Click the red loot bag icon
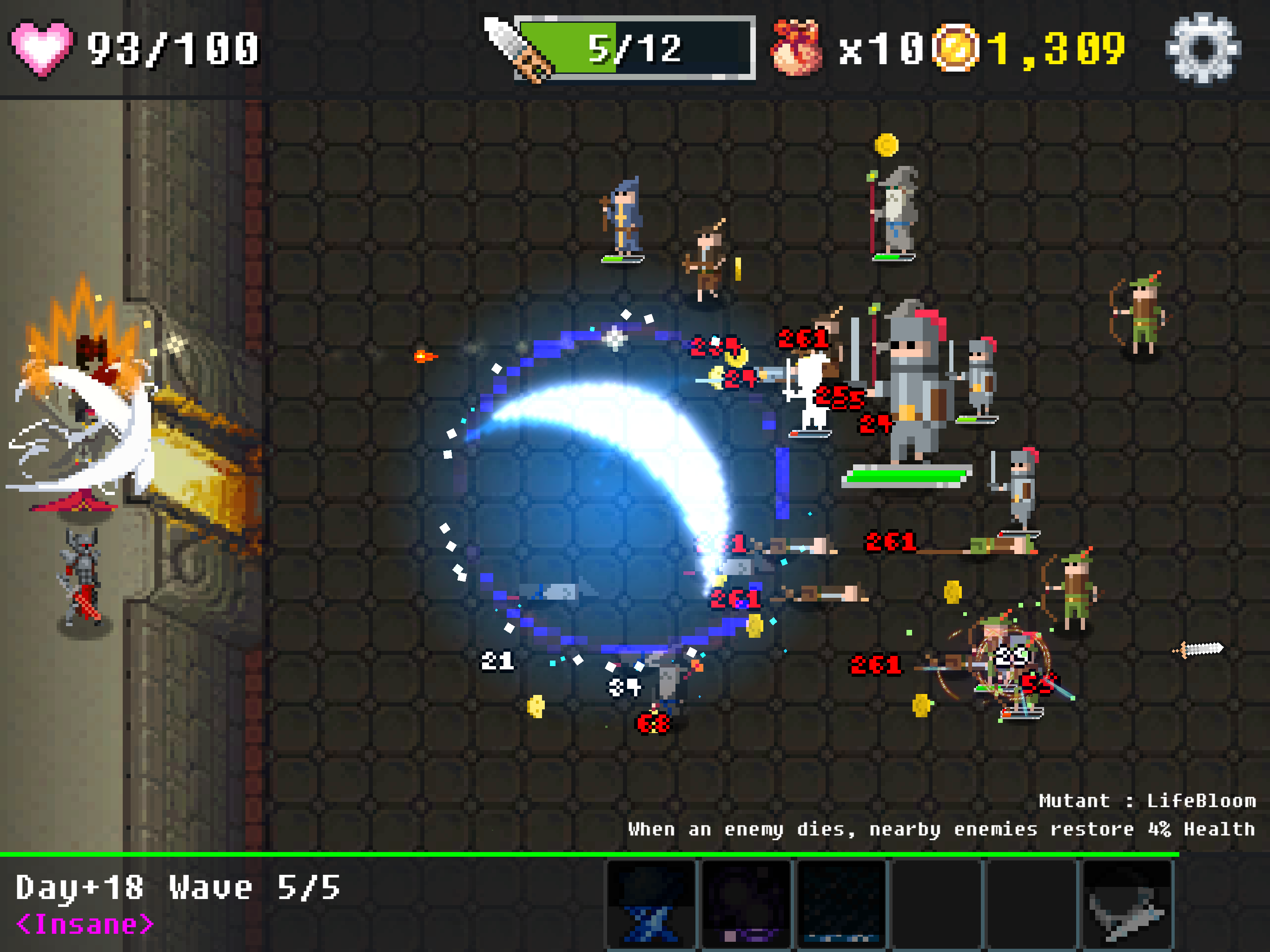This screenshot has height=952, width=1270. tap(796, 48)
